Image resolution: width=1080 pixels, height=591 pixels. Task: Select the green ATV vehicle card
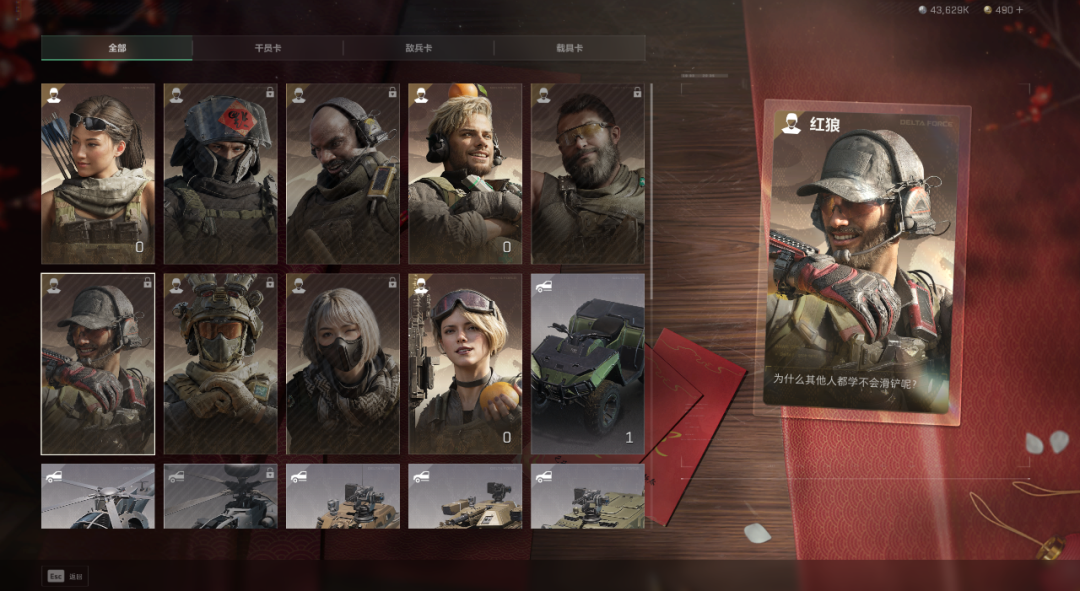tap(588, 364)
